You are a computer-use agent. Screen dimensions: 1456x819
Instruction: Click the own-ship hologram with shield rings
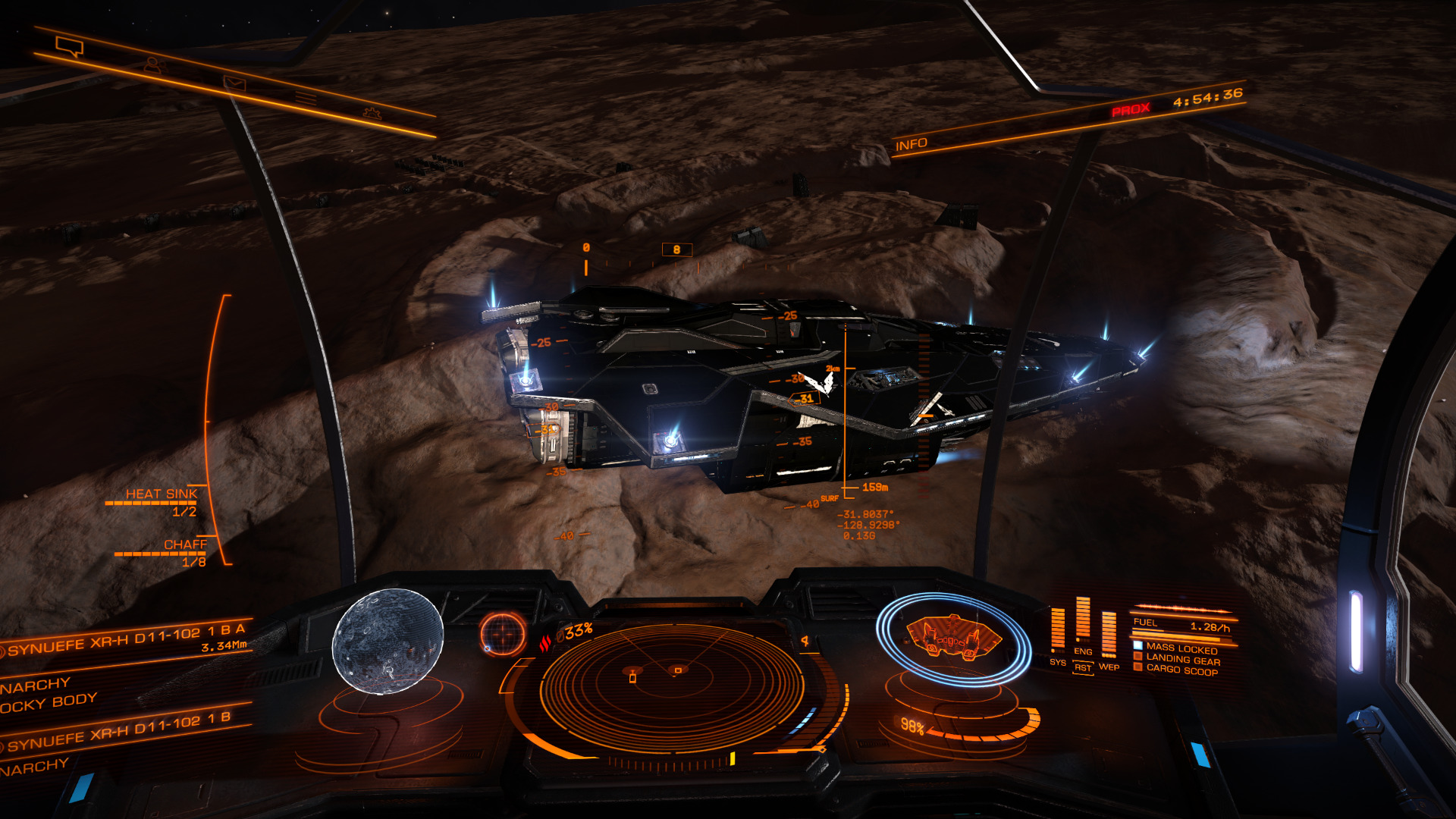[x=953, y=639]
